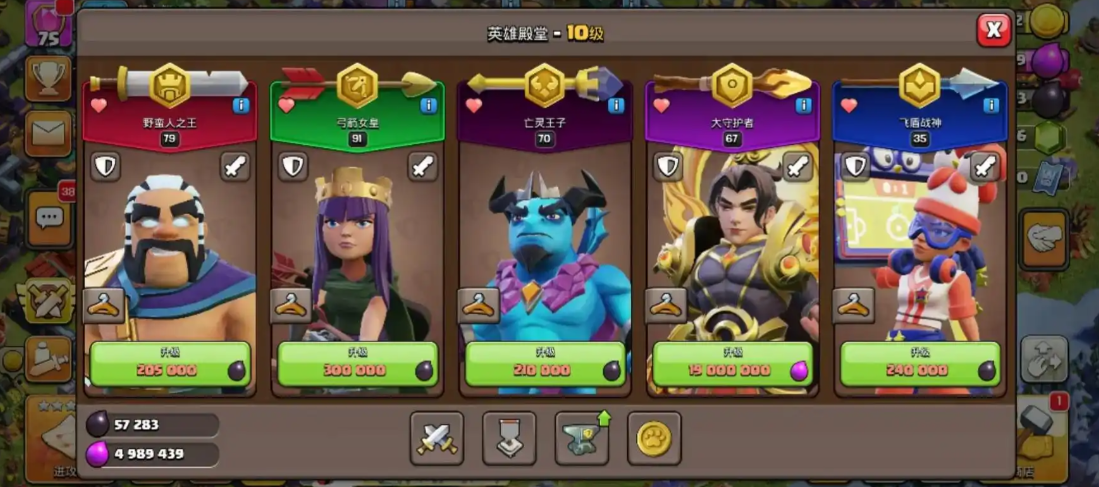Toggle the Barbarian King shield defense mode
1099x487 pixels.
point(105,166)
